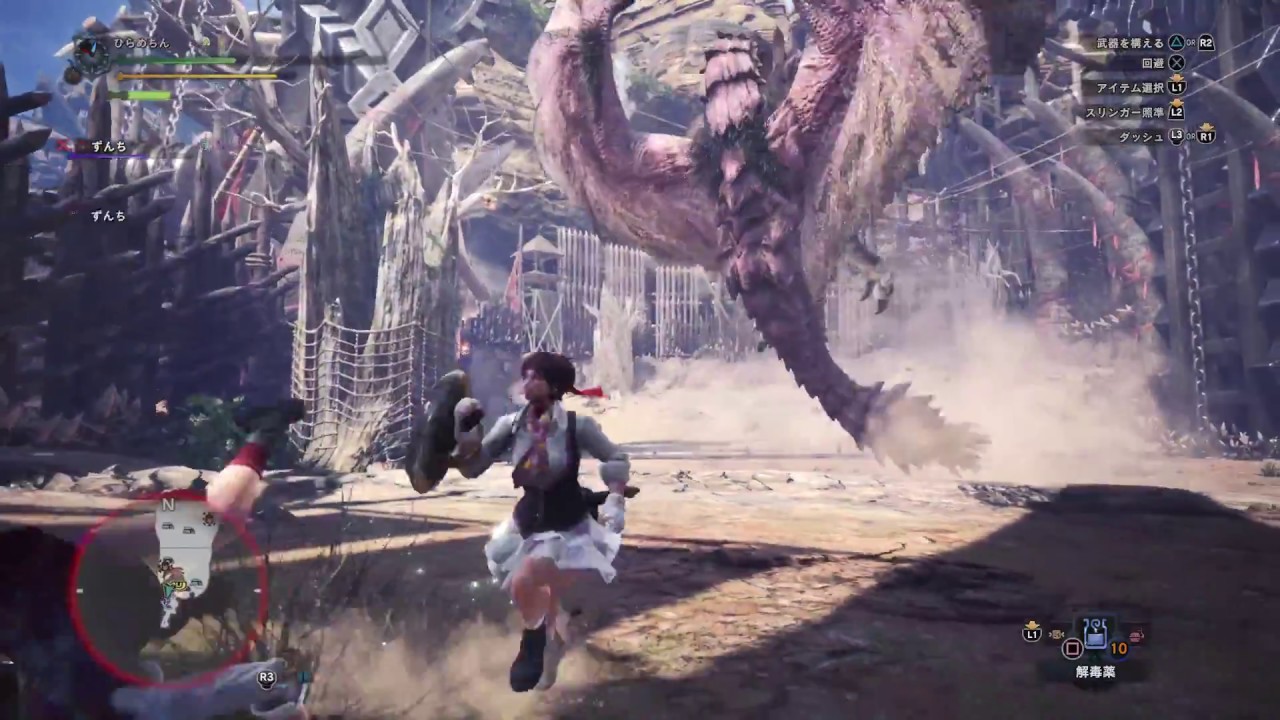Select the ダッシュ control hint label
This screenshot has height=720, width=1280.
(x=1142, y=137)
